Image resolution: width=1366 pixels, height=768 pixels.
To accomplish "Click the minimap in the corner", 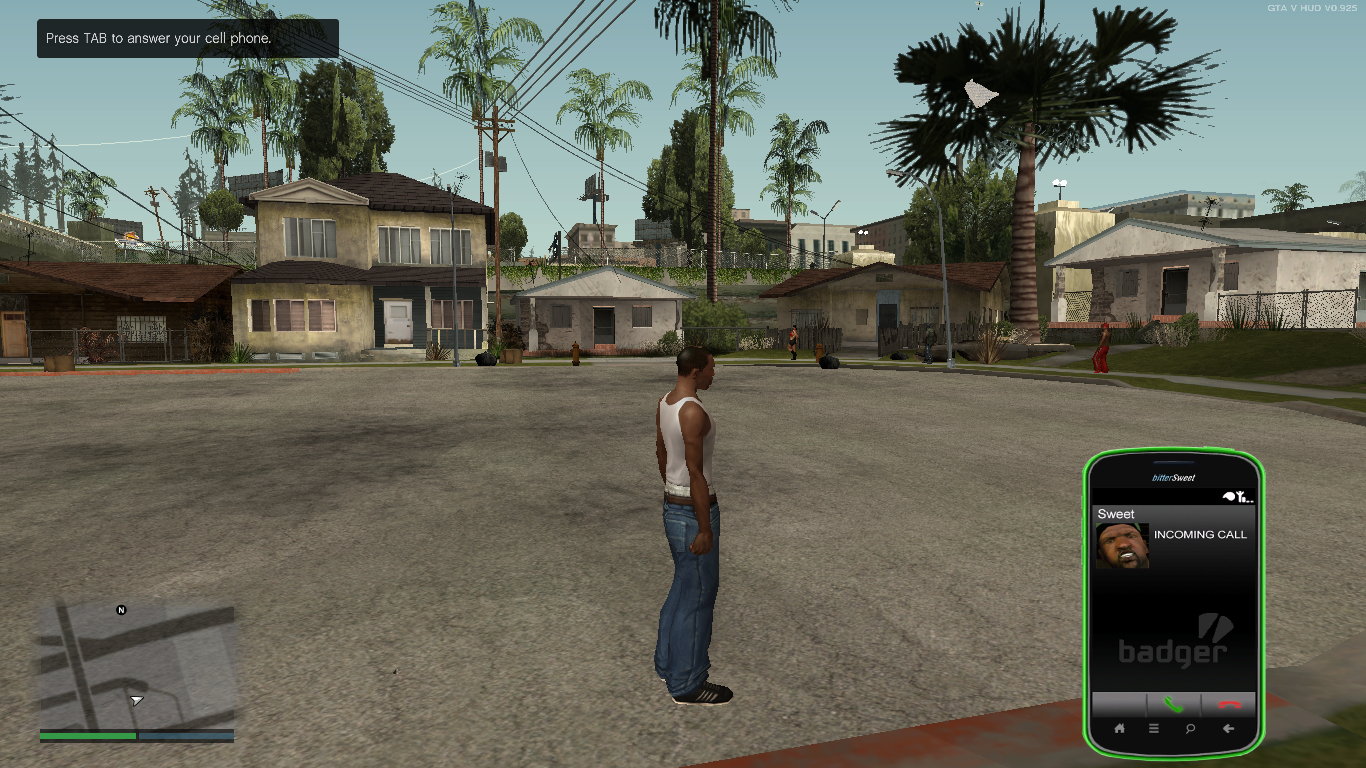I will pos(137,664).
